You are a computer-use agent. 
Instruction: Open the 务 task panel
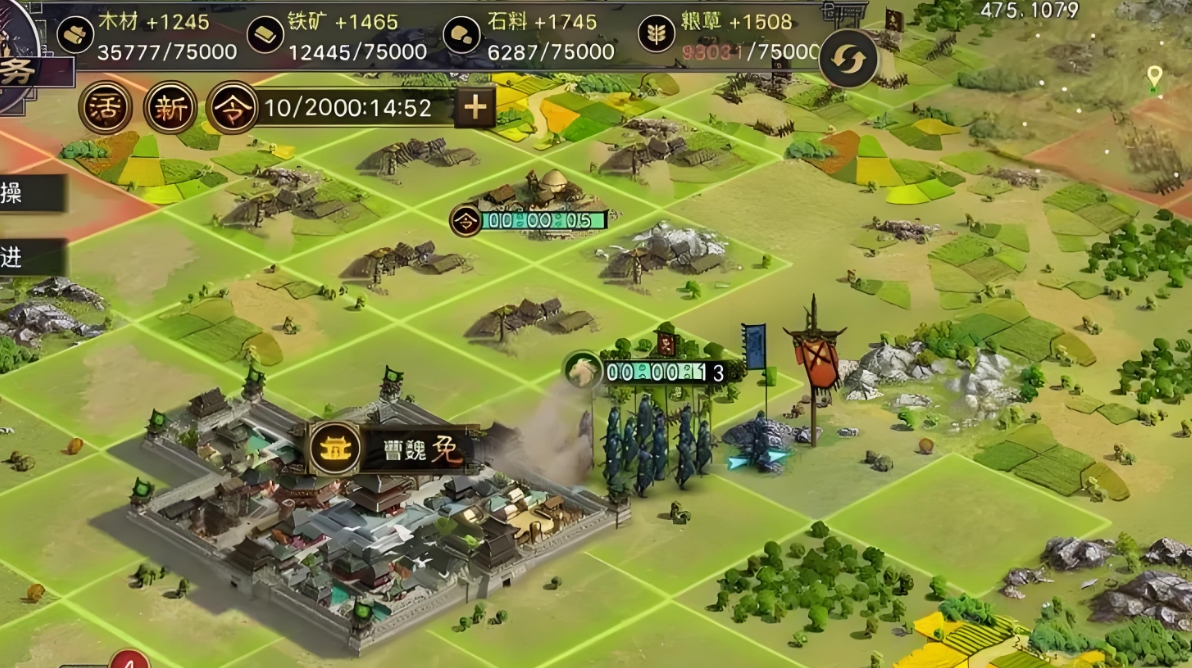28,70
